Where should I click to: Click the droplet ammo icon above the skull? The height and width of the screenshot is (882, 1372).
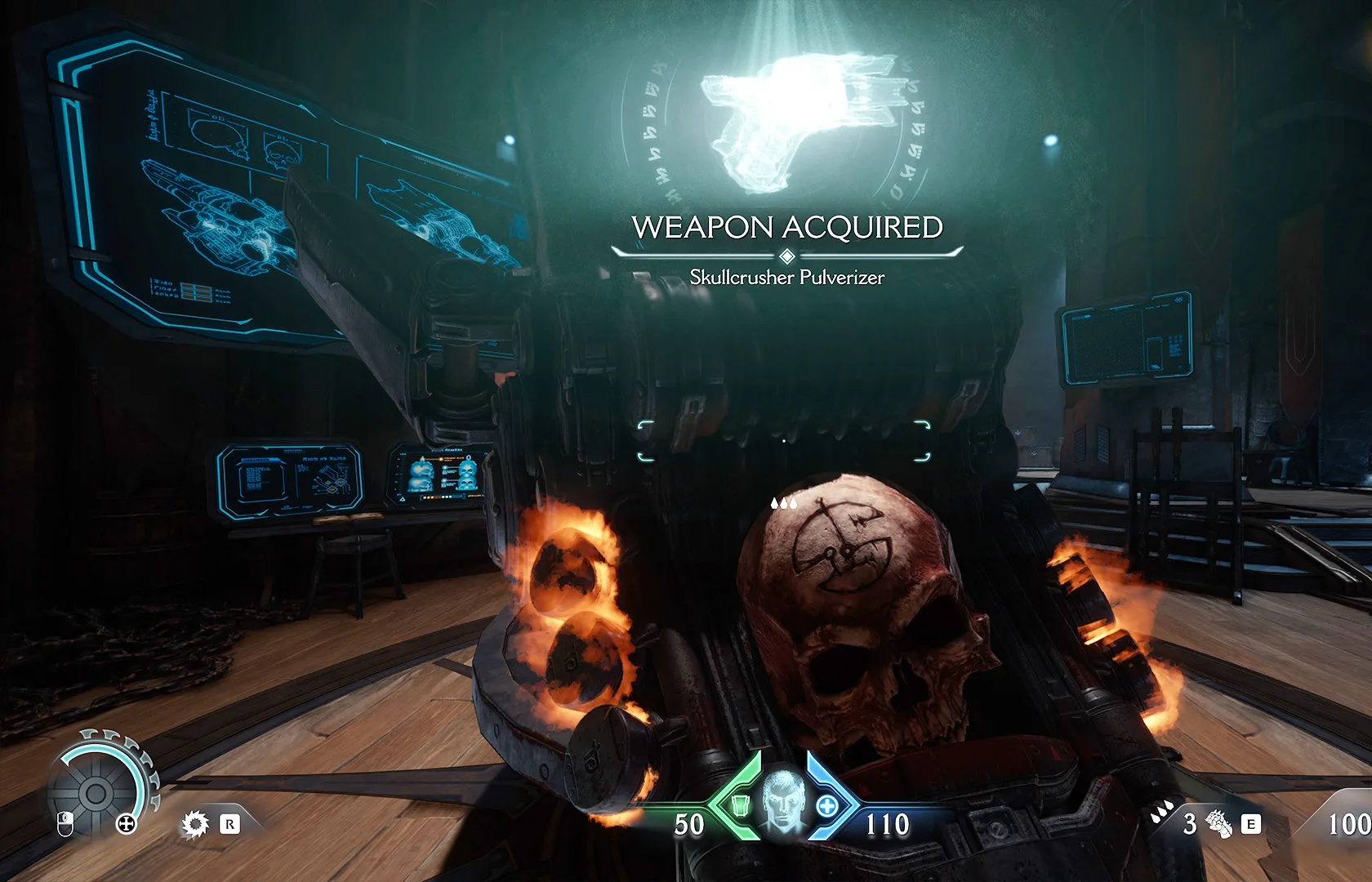pyautogui.click(x=782, y=504)
